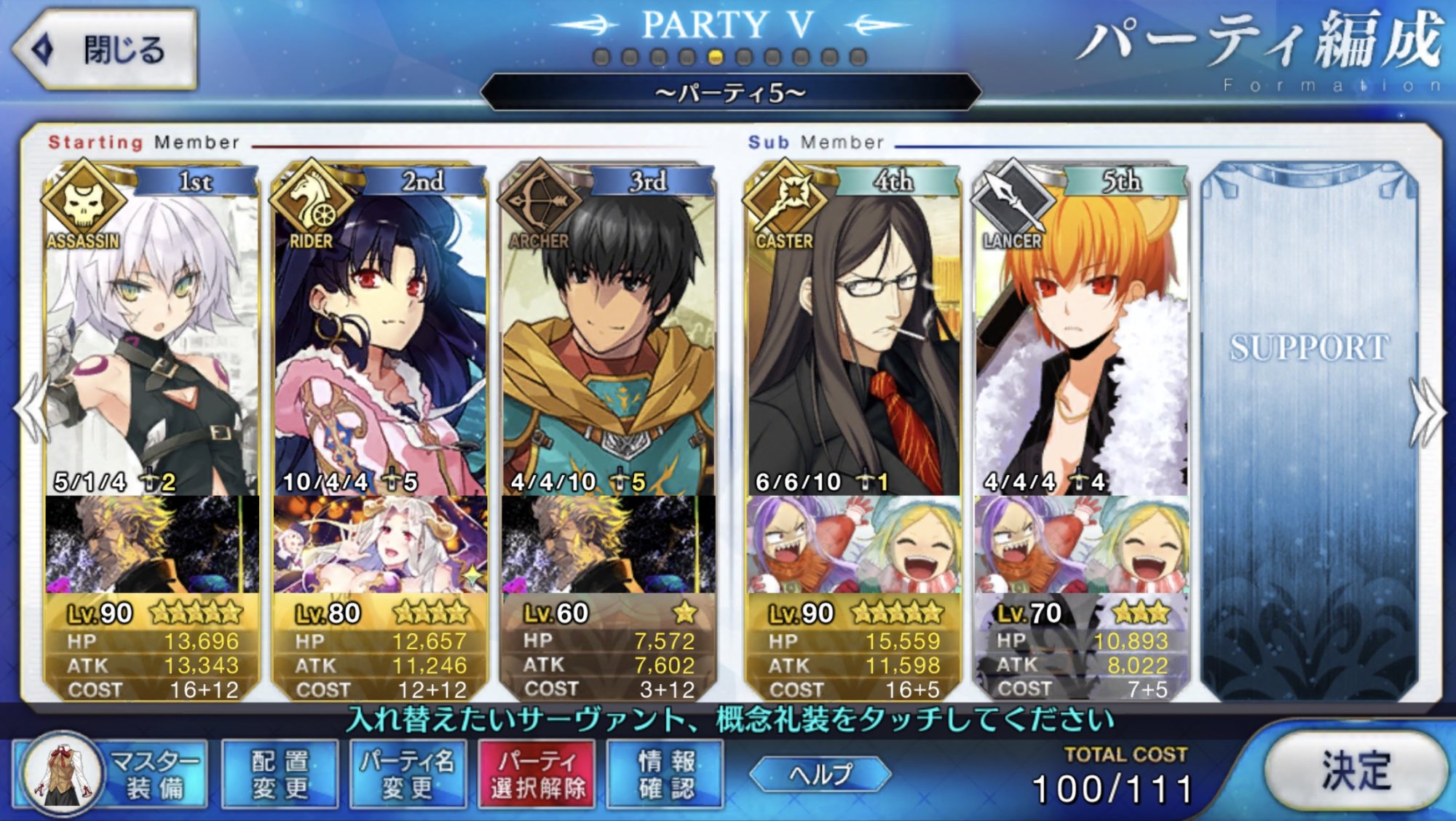The height and width of the screenshot is (821, 1456).
Task: Switch to the next party with right arrow
Action: click(1427, 411)
